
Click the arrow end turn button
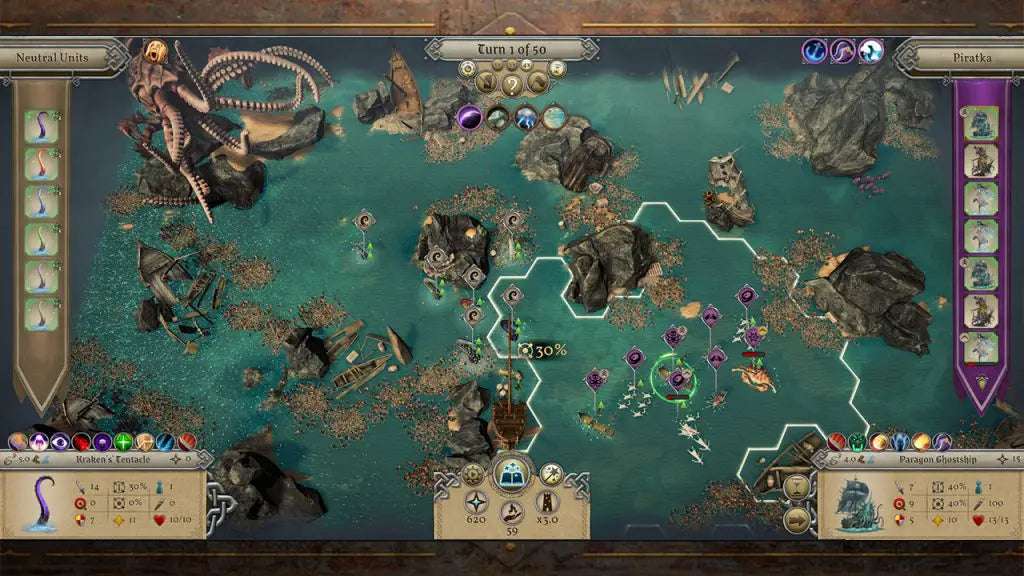click(797, 518)
